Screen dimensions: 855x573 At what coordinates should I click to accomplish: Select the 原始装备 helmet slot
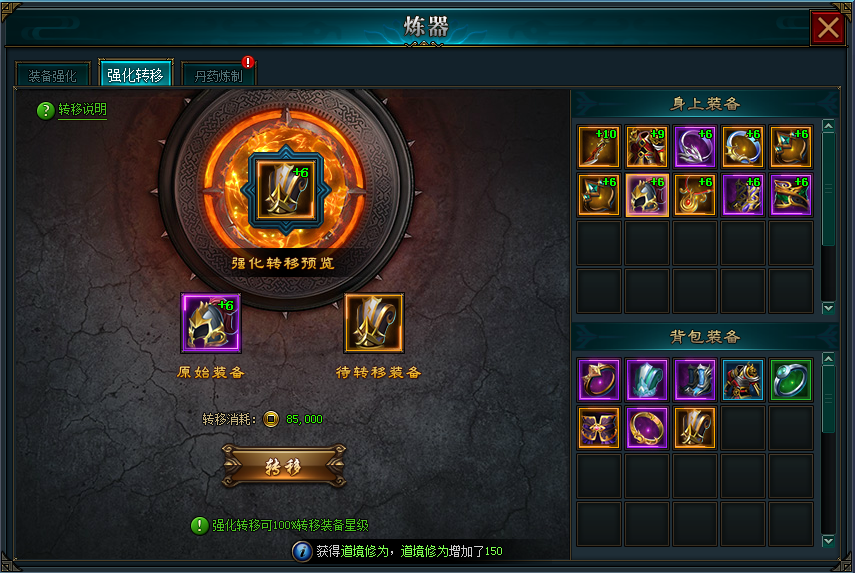point(211,323)
